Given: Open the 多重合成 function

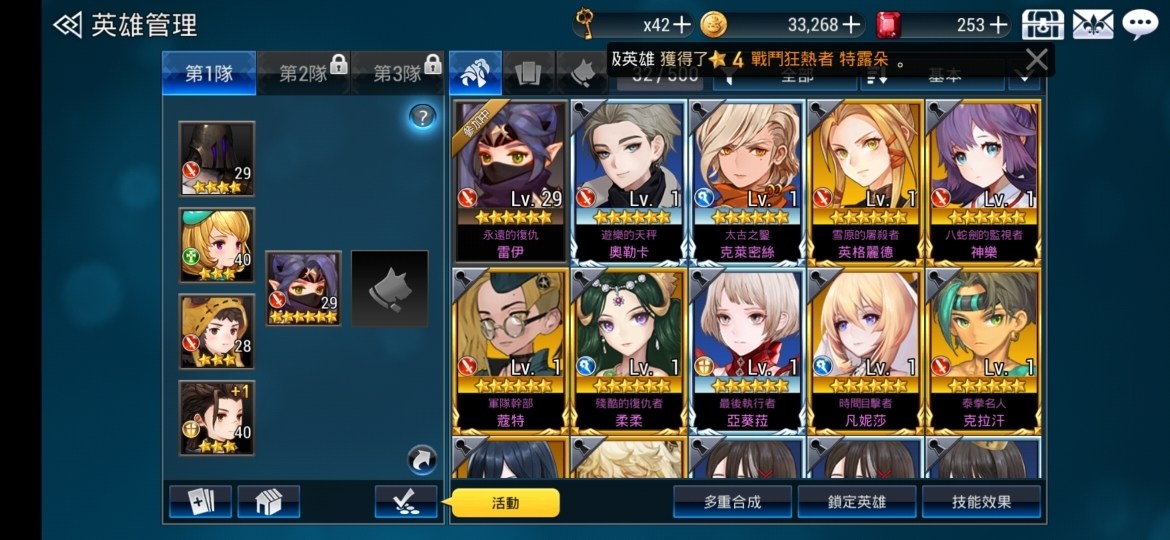Looking at the screenshot, I should click(732, 502).
